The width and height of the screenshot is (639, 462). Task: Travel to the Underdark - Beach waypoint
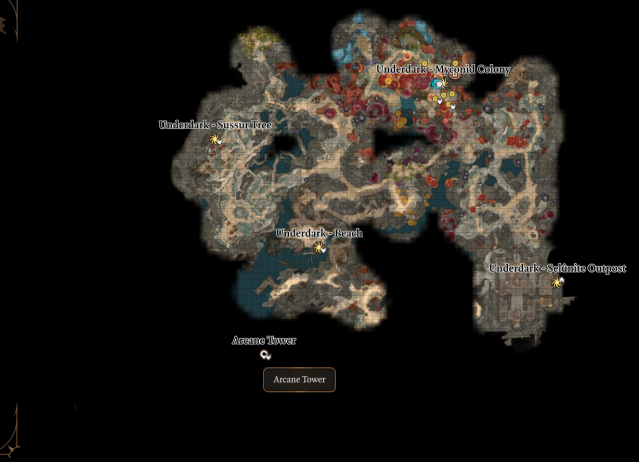click(x=319, y=247)
